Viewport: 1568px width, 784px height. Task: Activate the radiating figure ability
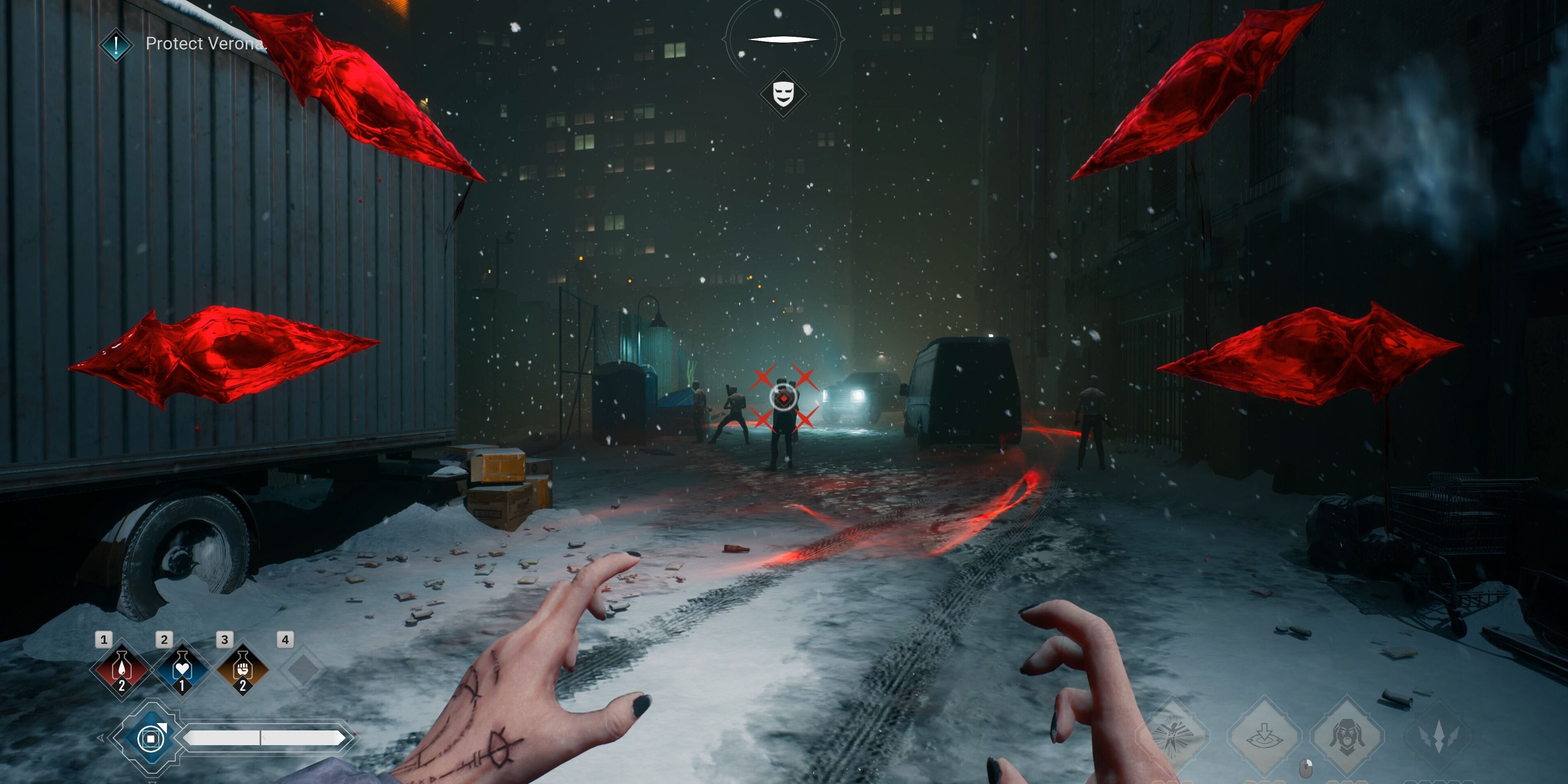[x=1172, y=735]
